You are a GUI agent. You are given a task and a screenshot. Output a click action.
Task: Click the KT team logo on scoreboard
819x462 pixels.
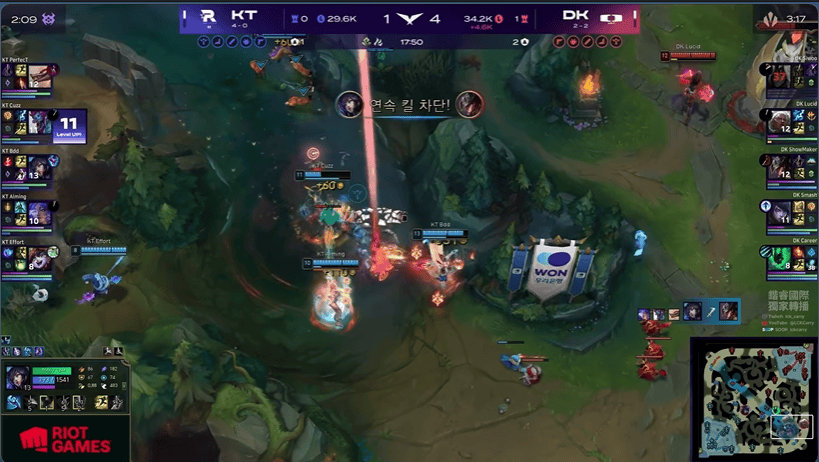point(207,17)
